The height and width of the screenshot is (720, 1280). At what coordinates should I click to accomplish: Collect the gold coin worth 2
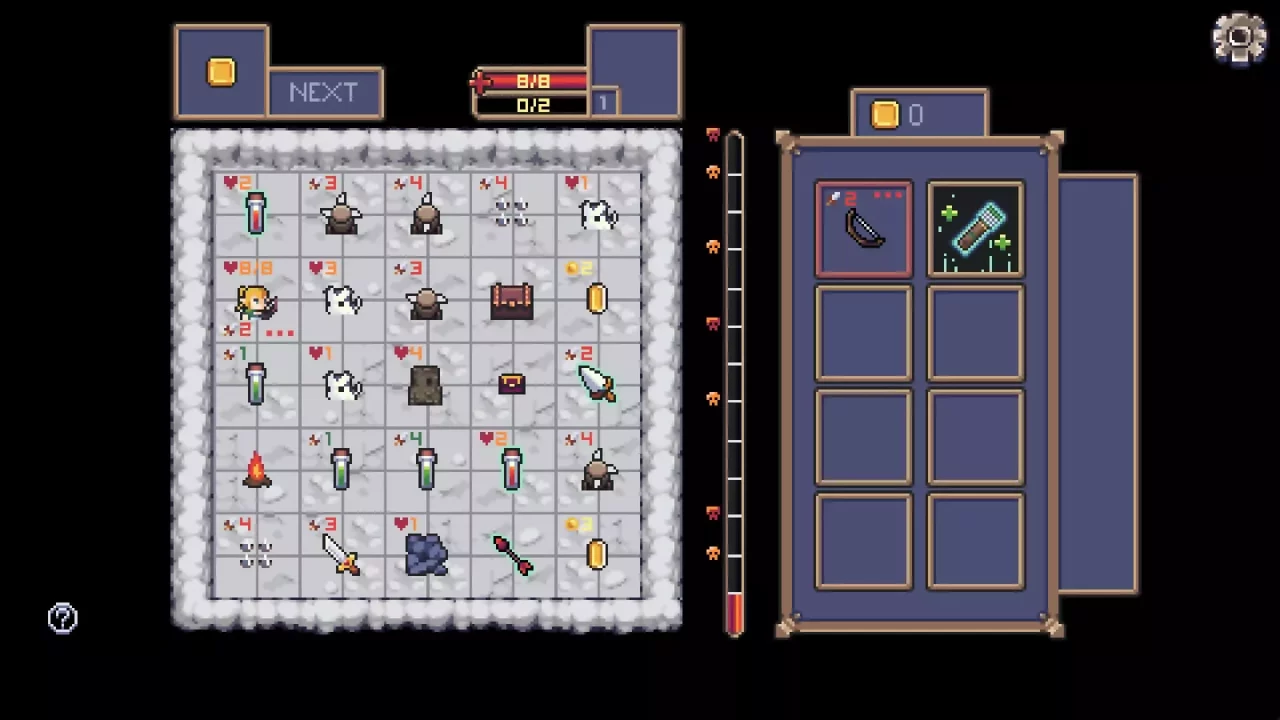597,300
